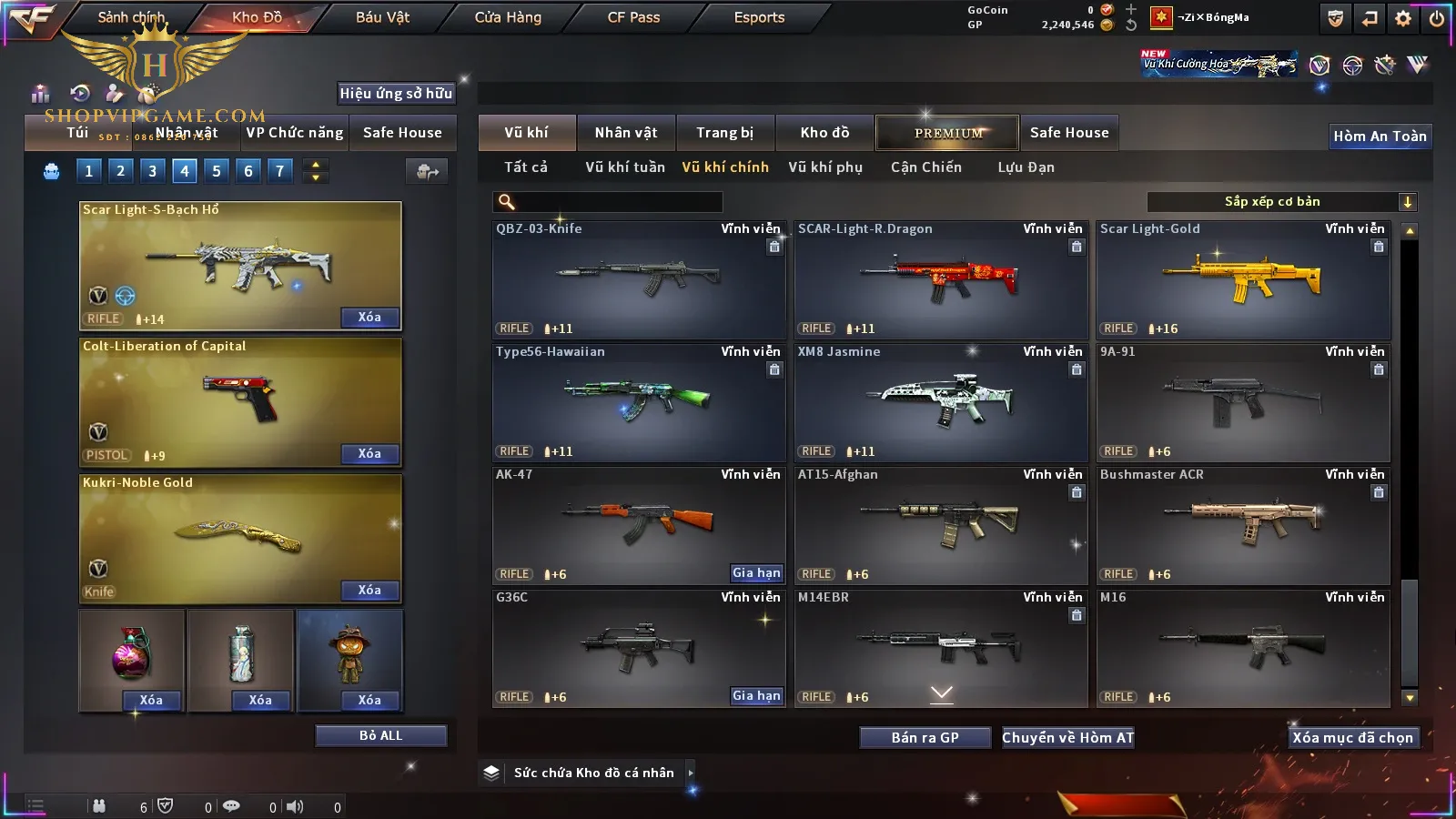Open the Cửa Hàng shop menu
The image size is (1456, 819).
tap(508, 17)
